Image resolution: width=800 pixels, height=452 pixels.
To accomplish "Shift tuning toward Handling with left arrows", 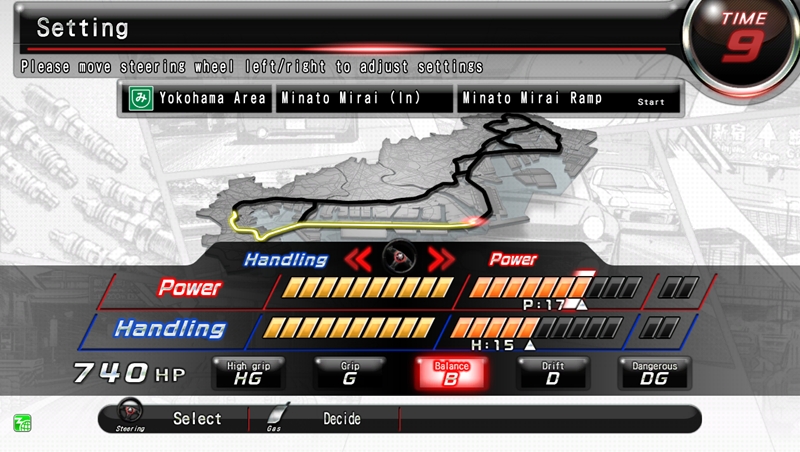I will pos(359,260).
